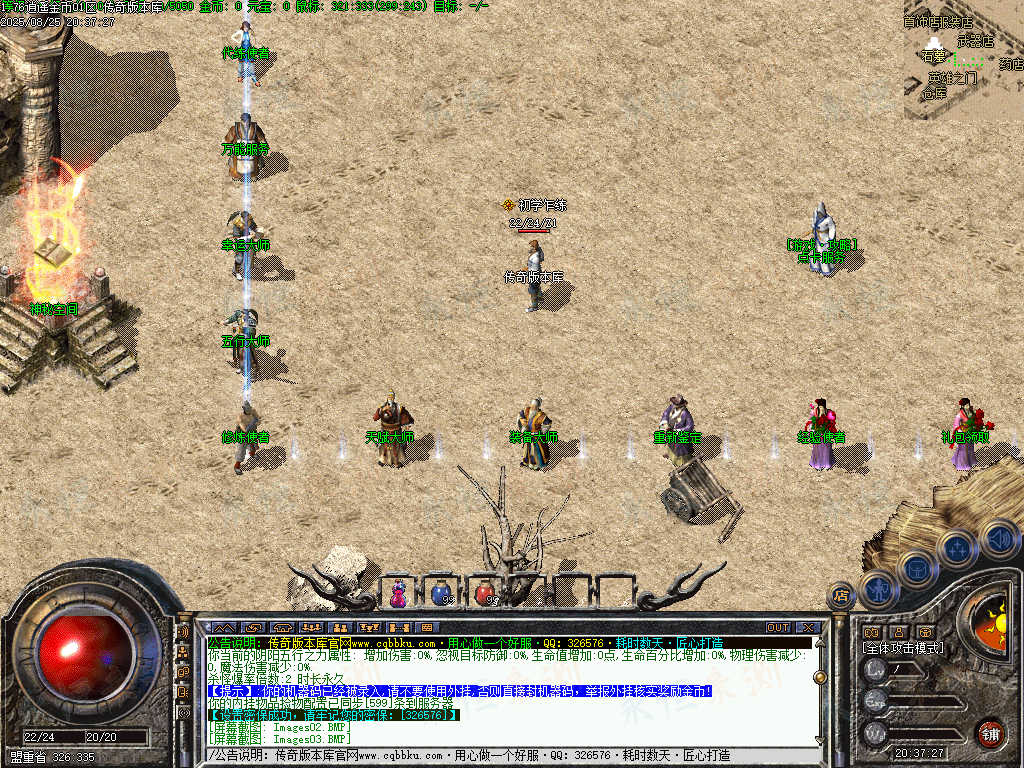Open the character status round button
Image resolution: width=1024 pixels, height=768 pixels.
pyautogui.click(x=878, y=590)
